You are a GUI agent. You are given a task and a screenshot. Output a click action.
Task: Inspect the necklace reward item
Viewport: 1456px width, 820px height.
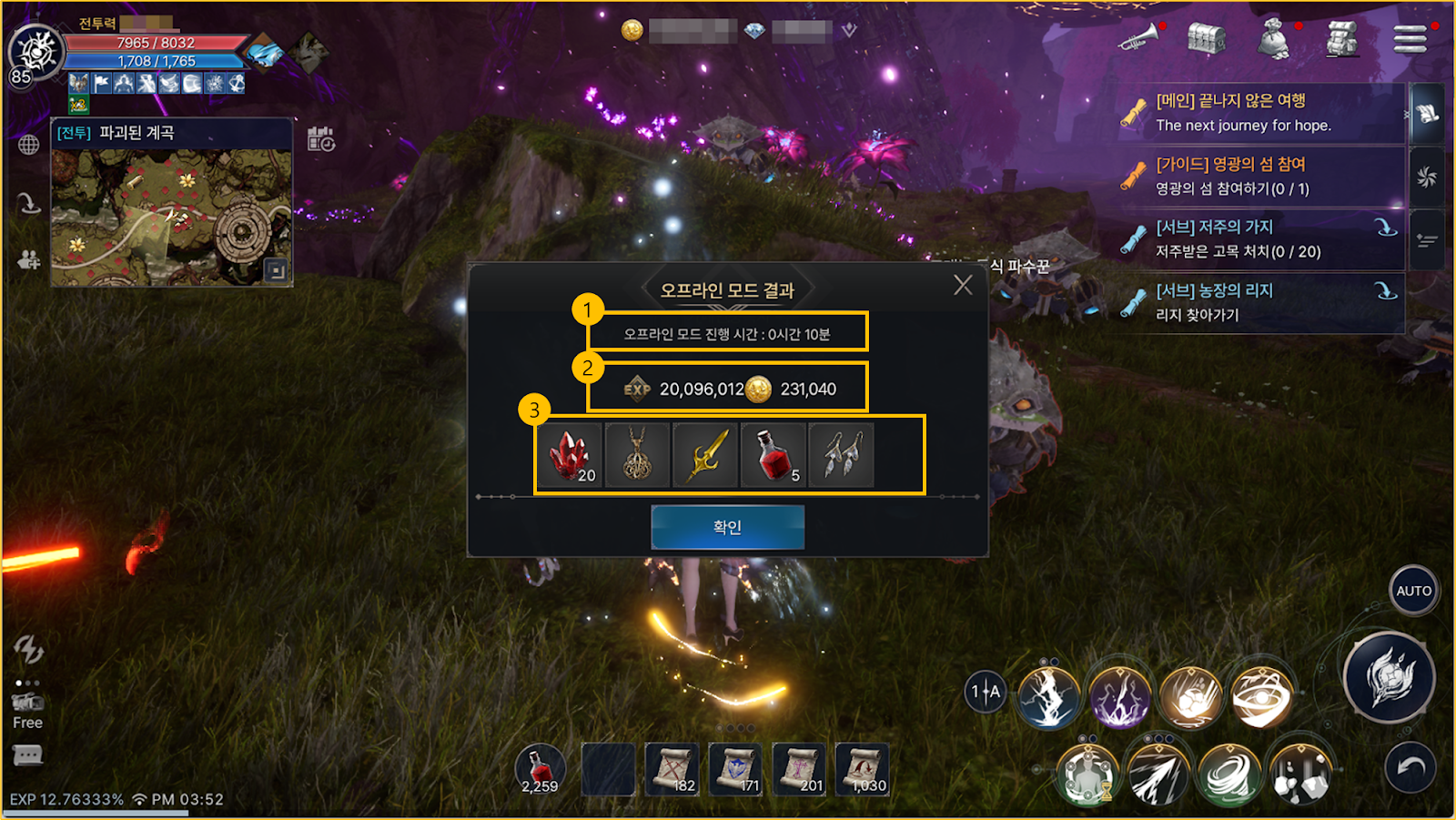(x=637, y=455)
